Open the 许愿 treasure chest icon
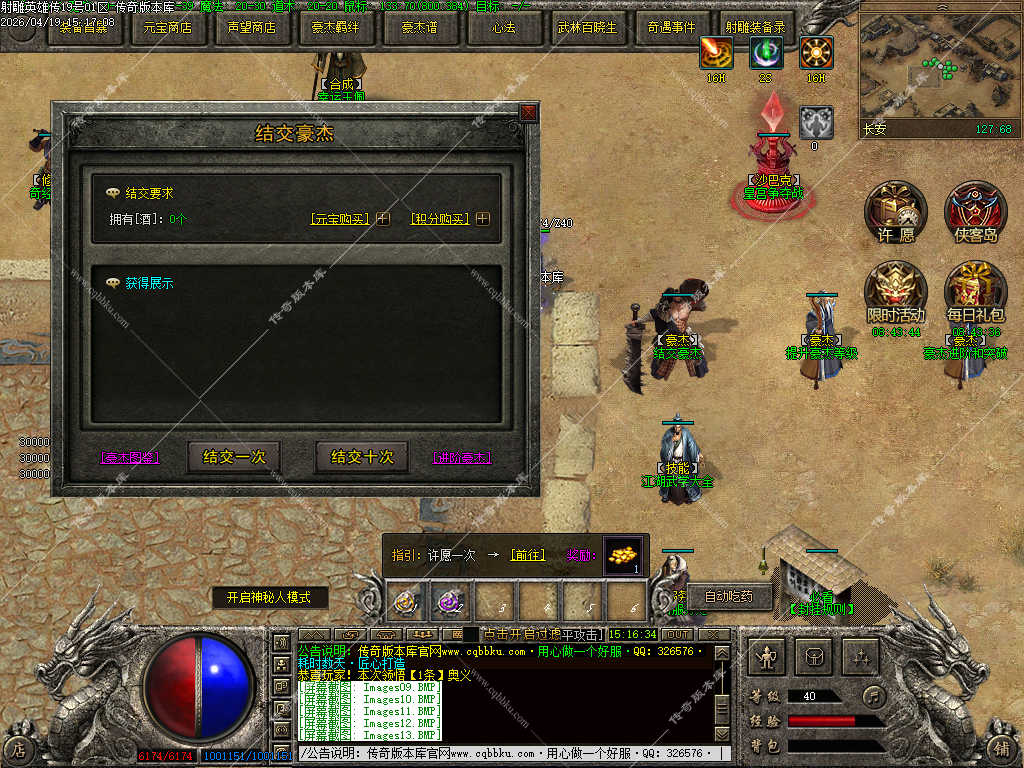Screen dimensions: 1024x768 [895, 211]
